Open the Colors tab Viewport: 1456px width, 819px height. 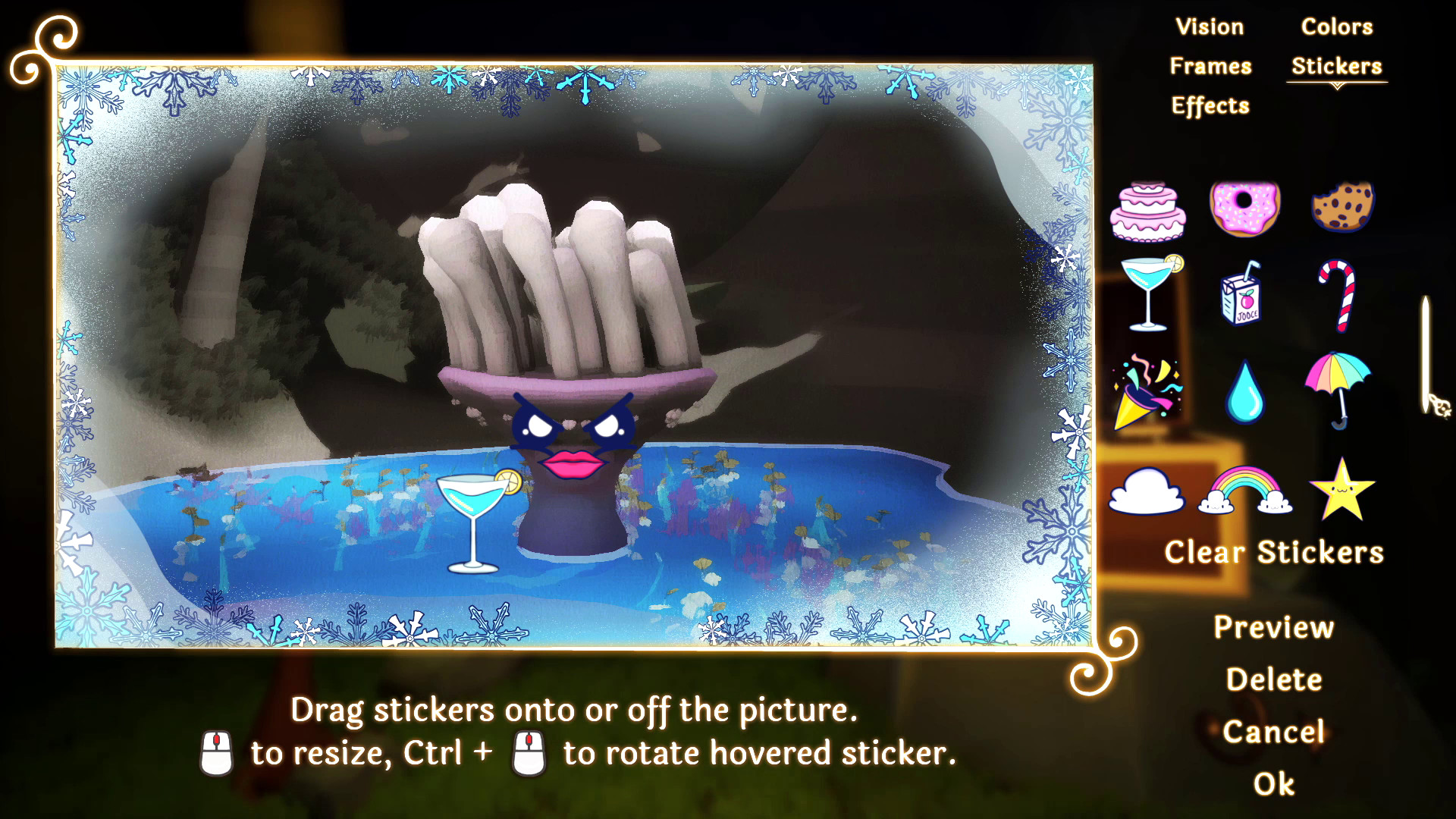point(1336,27)
